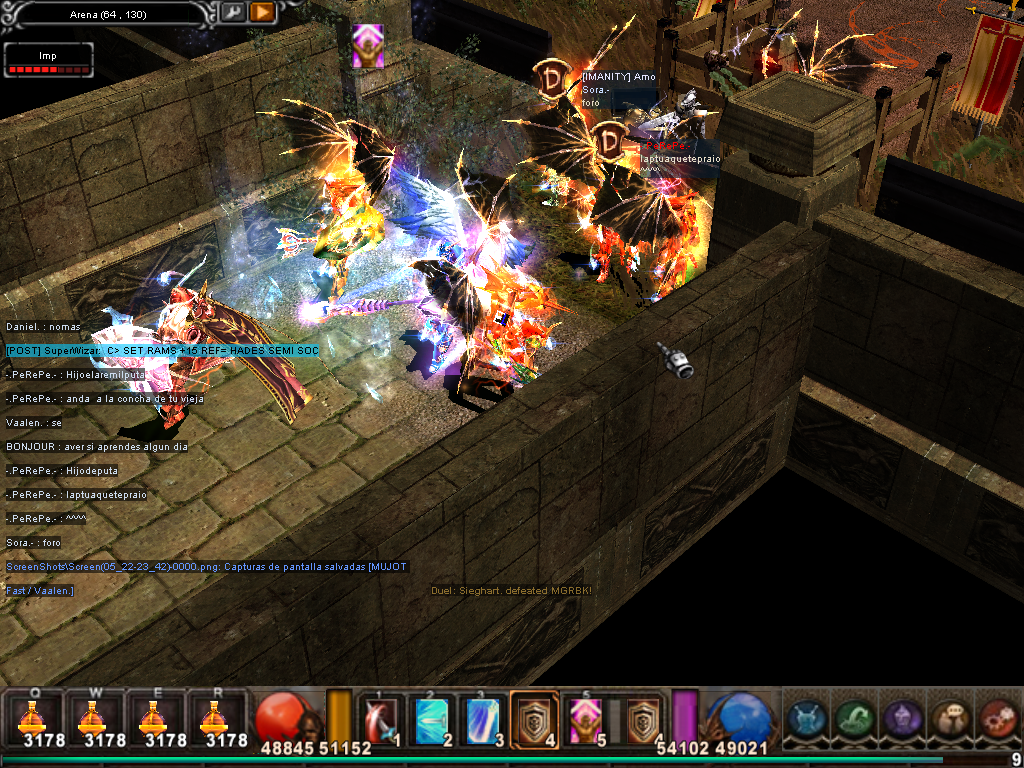The height and width of the screenshot is (768, 1024).
Task: Click the active shield skill beside the purple bar
Action: pos(643,718)
